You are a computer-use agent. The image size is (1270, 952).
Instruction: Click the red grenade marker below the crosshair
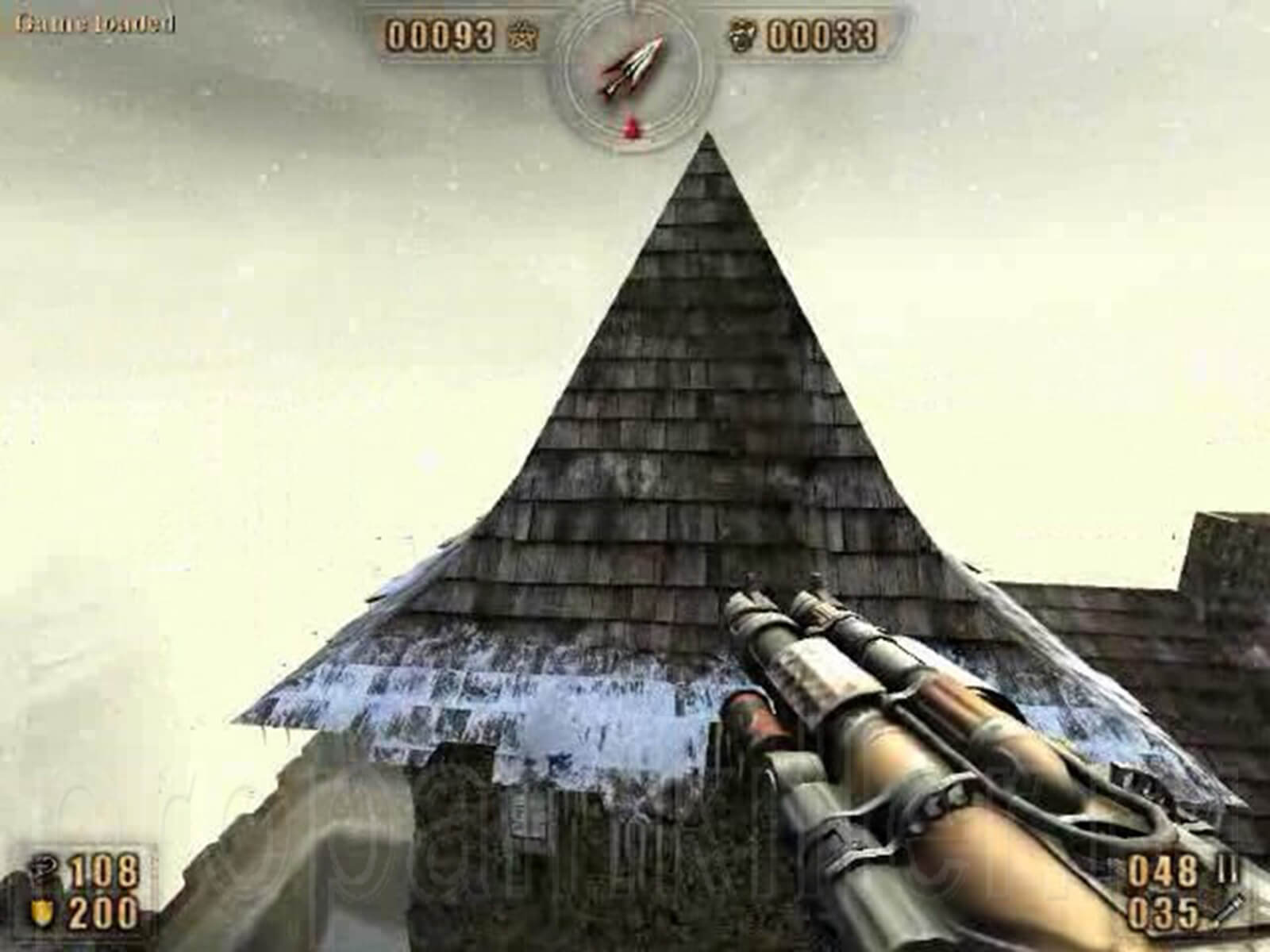tap(629, 127)
